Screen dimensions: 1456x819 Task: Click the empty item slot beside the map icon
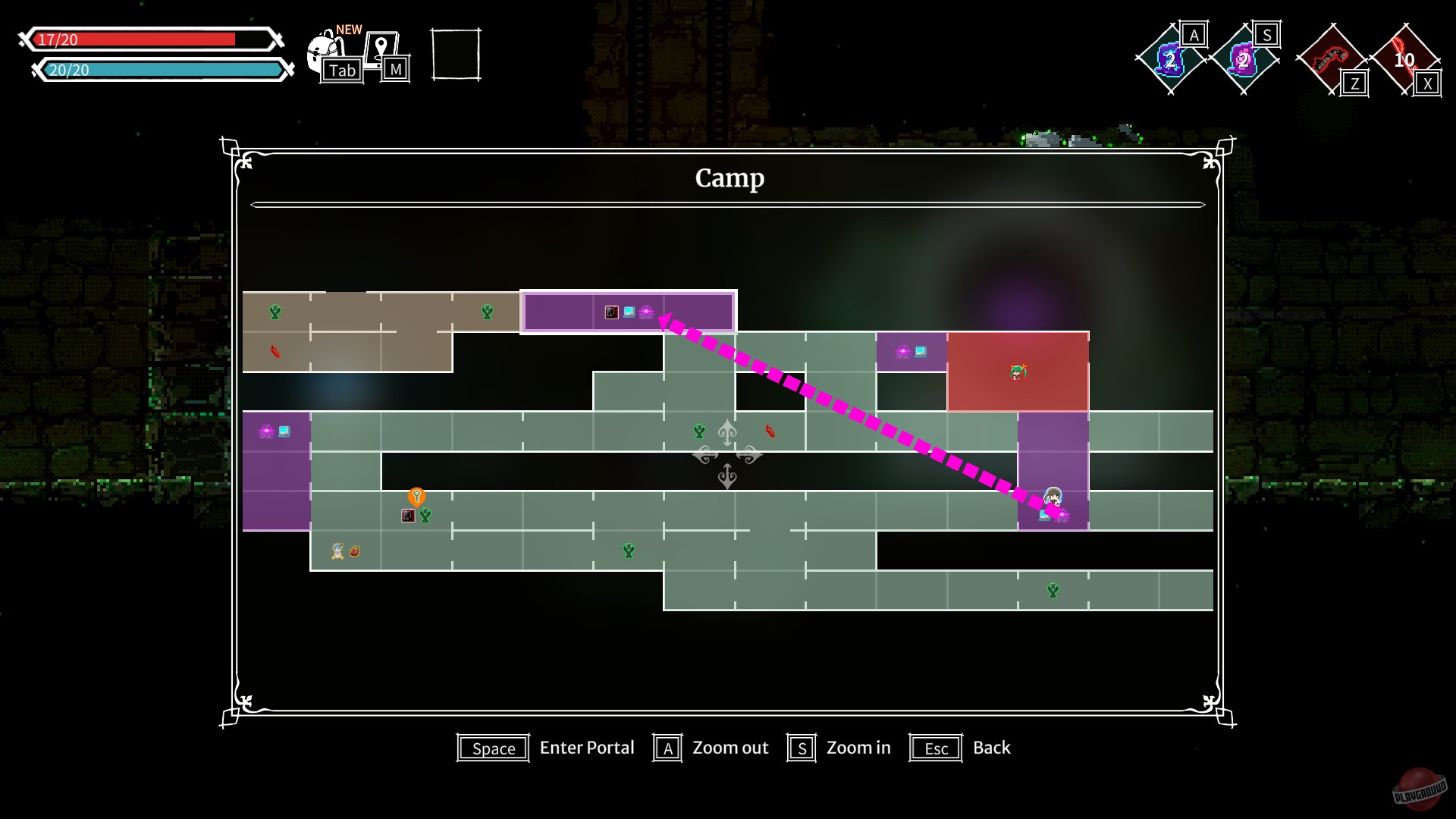pos(455,55)
